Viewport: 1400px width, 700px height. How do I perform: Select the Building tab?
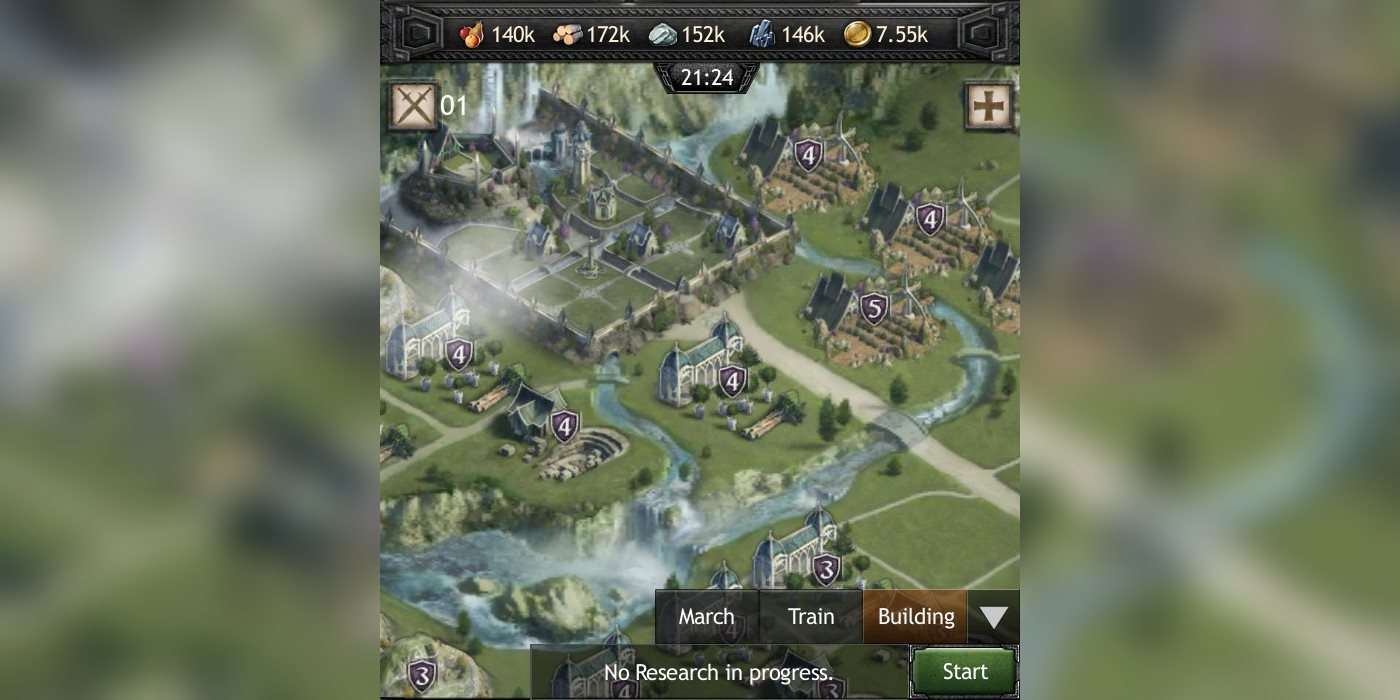click(915, 617)
